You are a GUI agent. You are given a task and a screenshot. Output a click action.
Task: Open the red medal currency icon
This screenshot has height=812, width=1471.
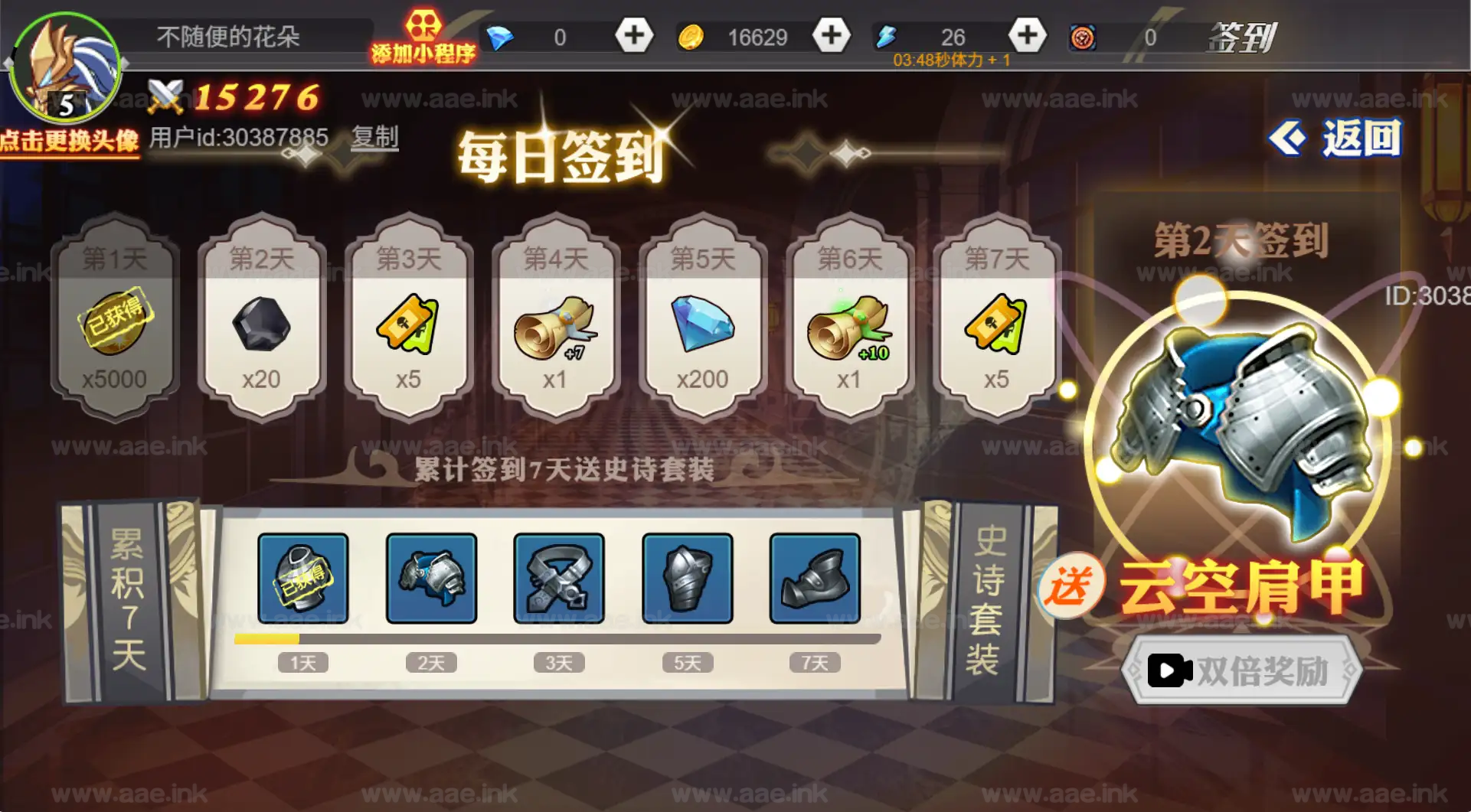pos(1081,34)
